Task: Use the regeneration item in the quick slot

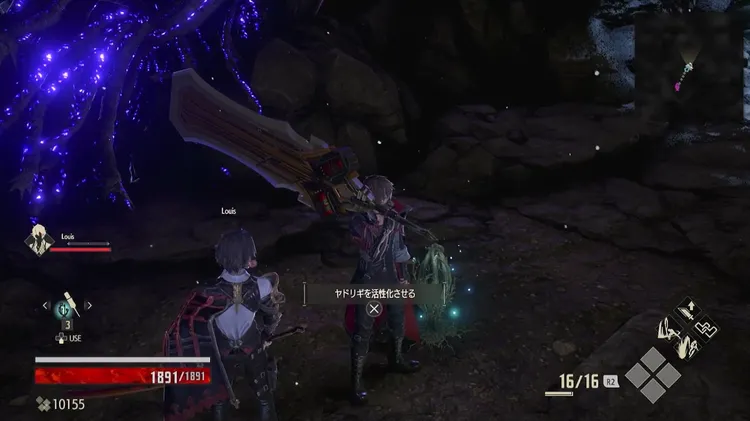Action: (x=68, y=306)
